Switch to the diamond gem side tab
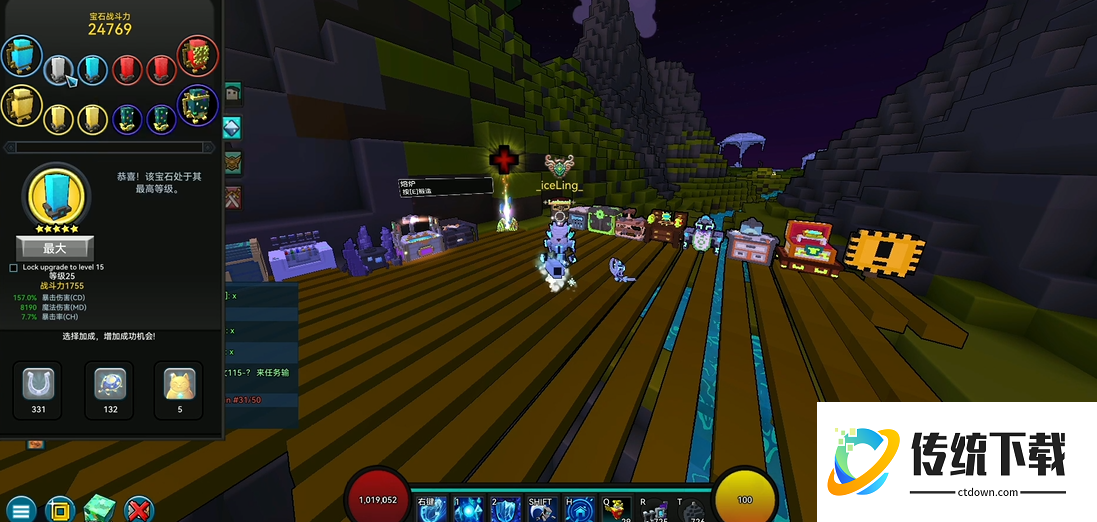 (233, 128)
